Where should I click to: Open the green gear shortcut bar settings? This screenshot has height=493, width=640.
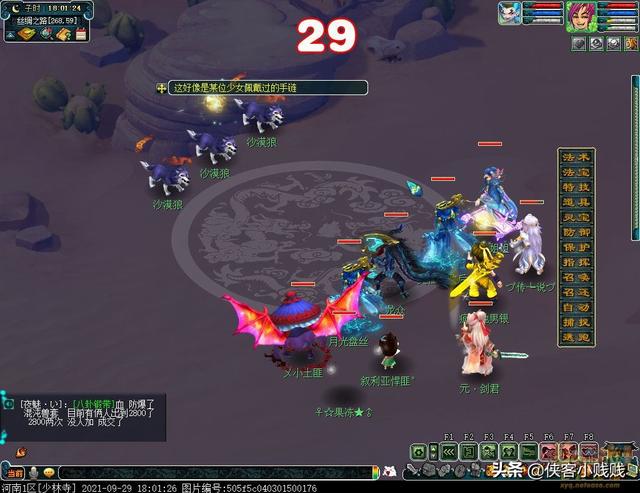click(x=419, y=451)
